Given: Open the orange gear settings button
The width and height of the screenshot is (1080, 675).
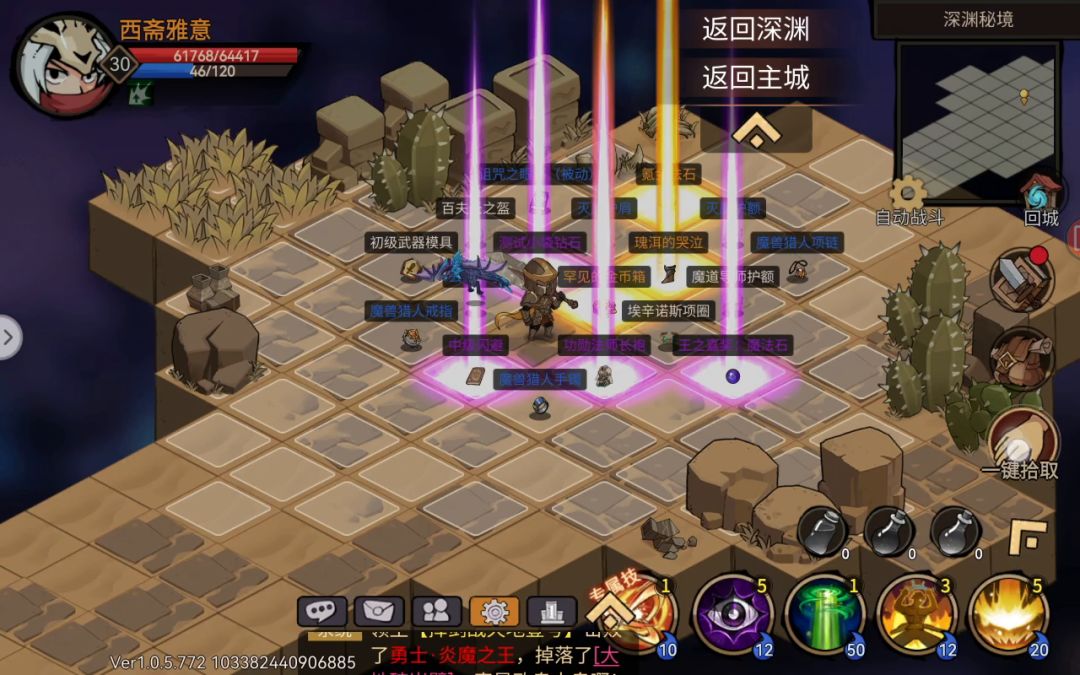Looking at the screenshot, I should pyautogui.click(x=494, y=611).
